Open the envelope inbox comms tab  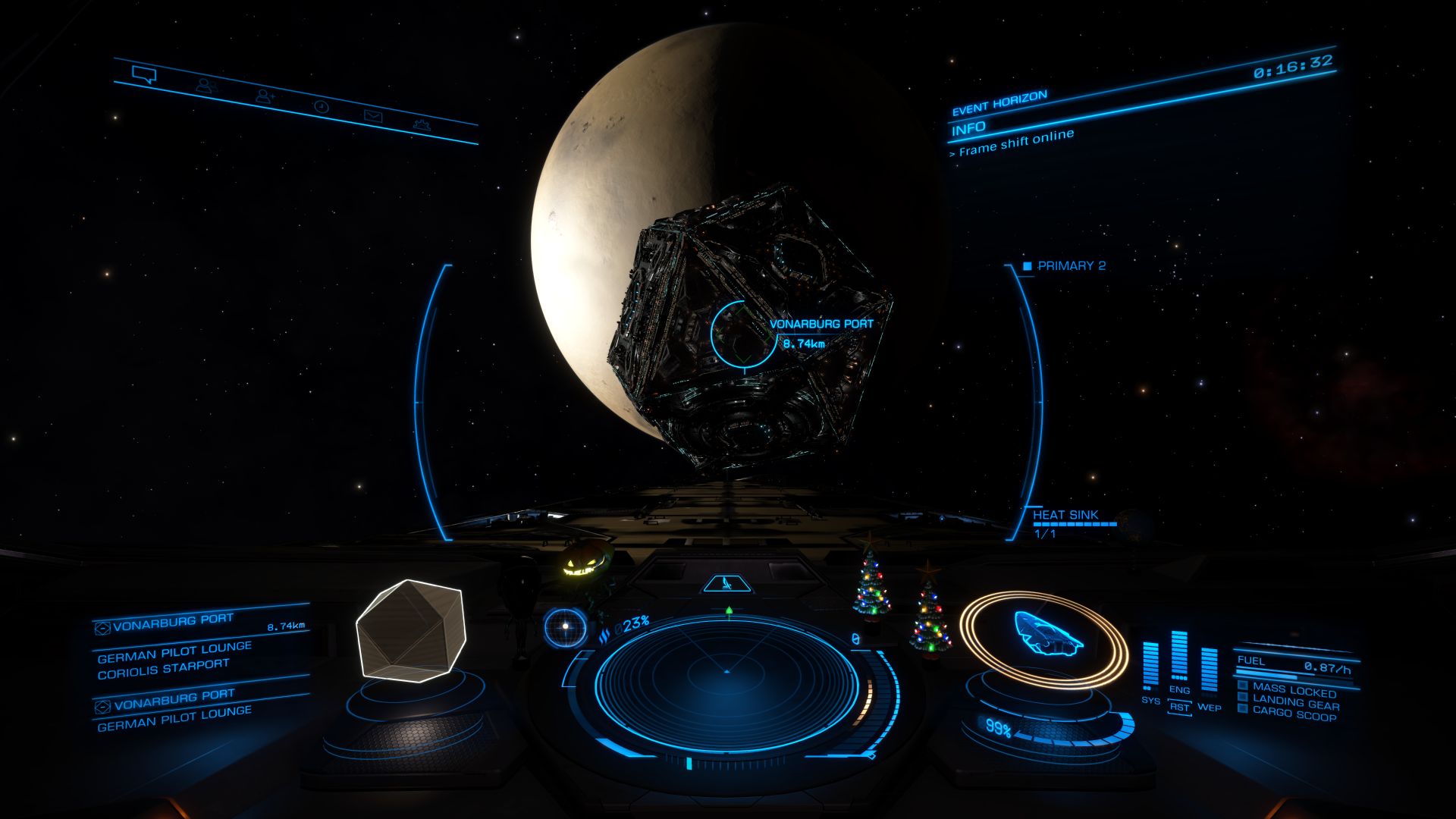coord(373,115)
